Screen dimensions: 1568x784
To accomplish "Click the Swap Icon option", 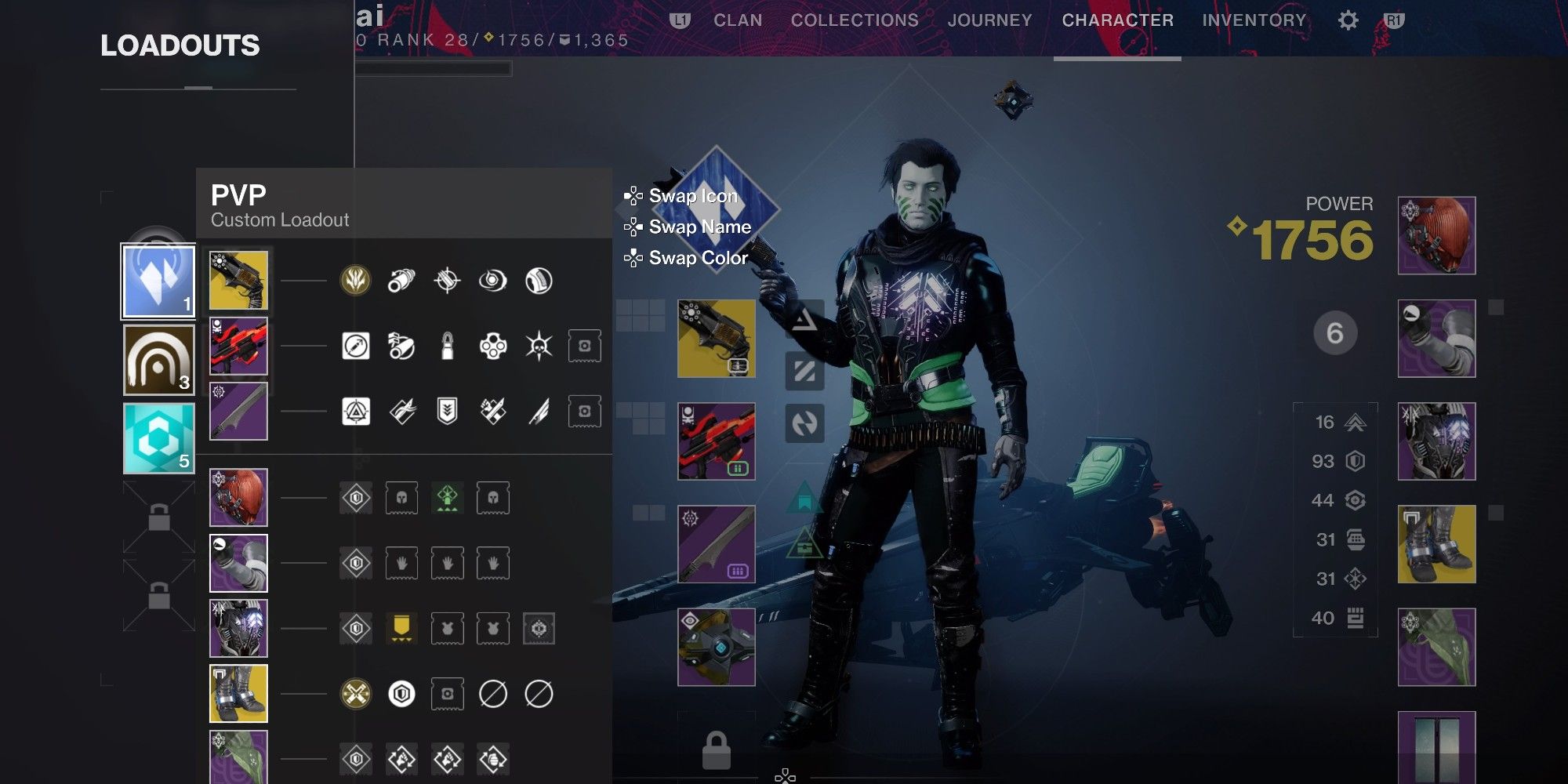I will [x=693, y=197].
